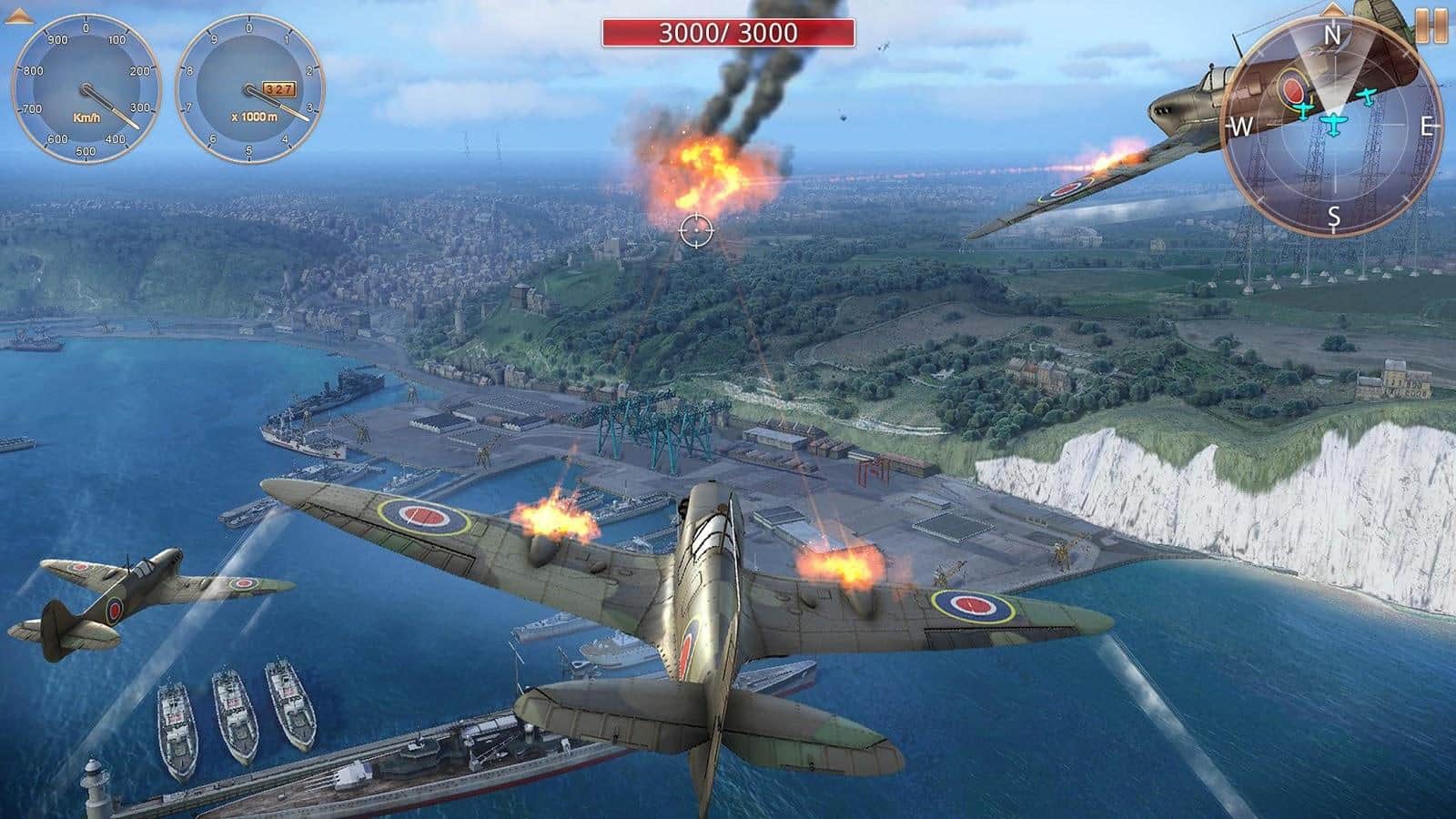This screenshot has width=1456, height=819.
Task: Click the leftmost aircraft blip on the radar
Action: [1303, 110]
